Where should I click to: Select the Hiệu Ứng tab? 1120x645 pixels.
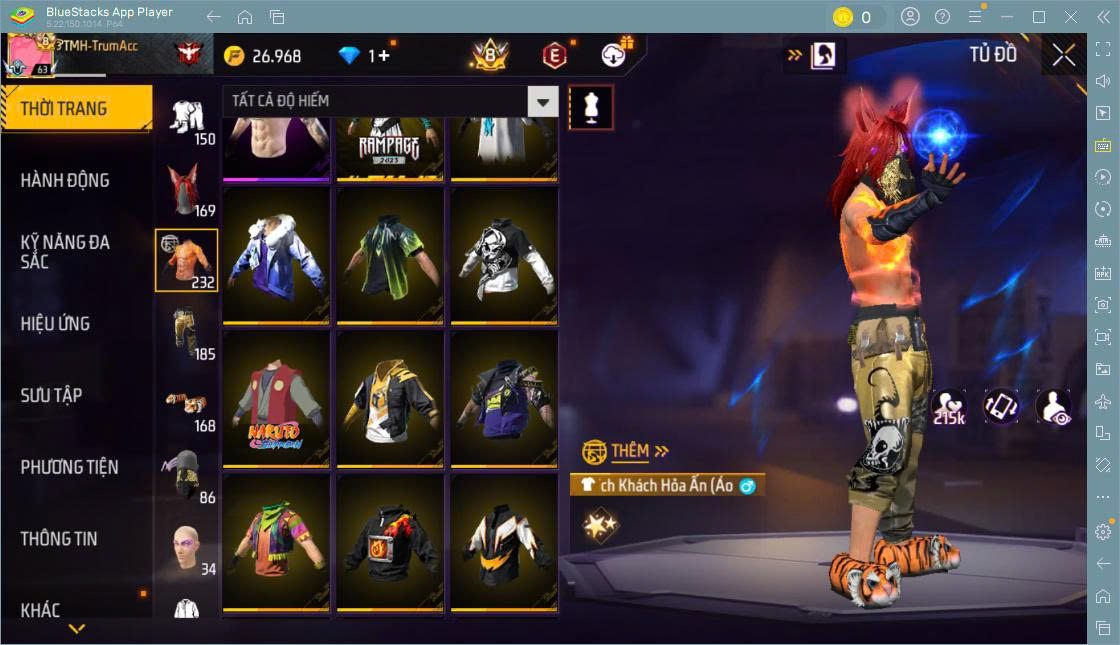56,324
